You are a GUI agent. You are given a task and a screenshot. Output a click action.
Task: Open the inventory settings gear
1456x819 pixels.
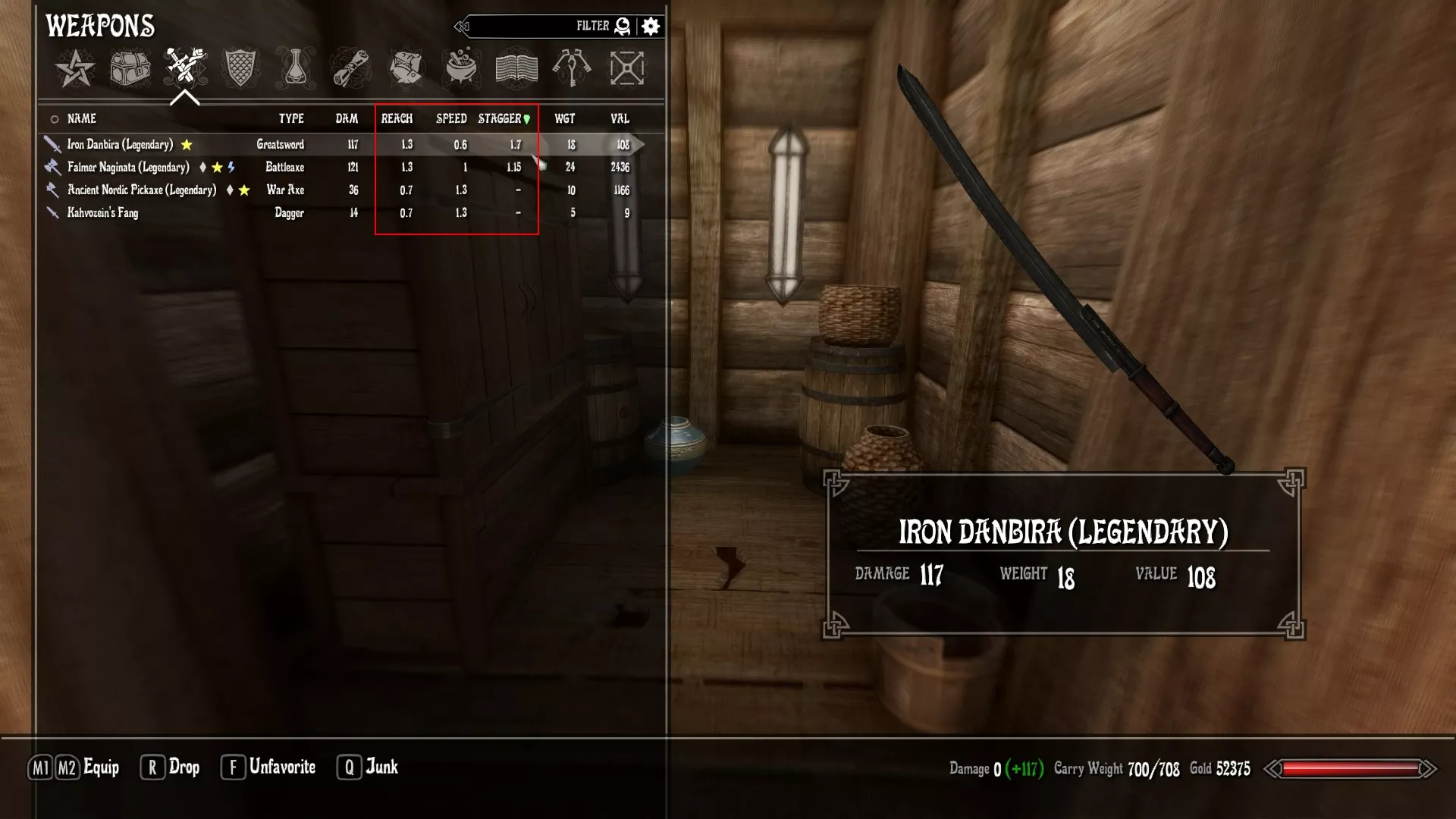[651, 27]
